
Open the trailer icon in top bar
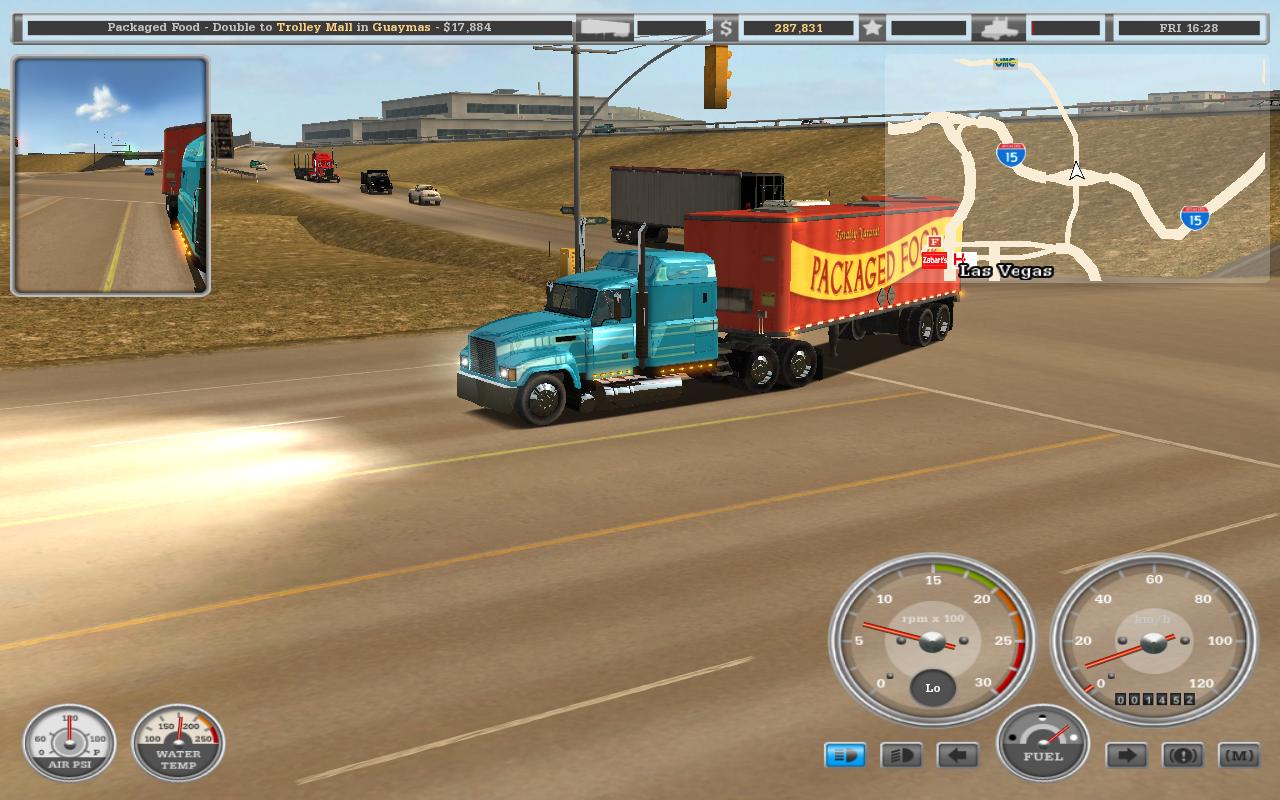pyautogui.click(x=606, y=28)
